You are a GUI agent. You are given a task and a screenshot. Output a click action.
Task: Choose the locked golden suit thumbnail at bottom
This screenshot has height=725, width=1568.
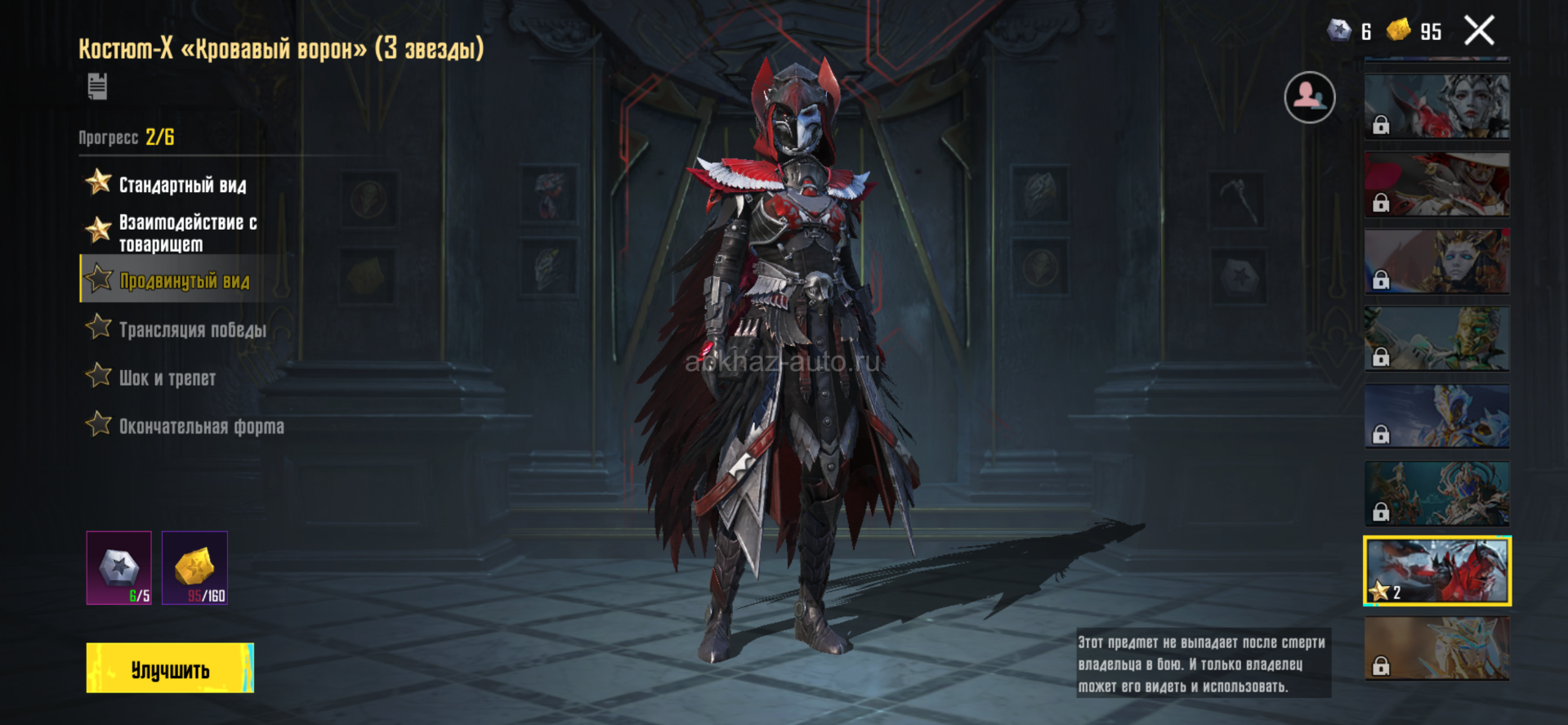(x=1436, y=648)
